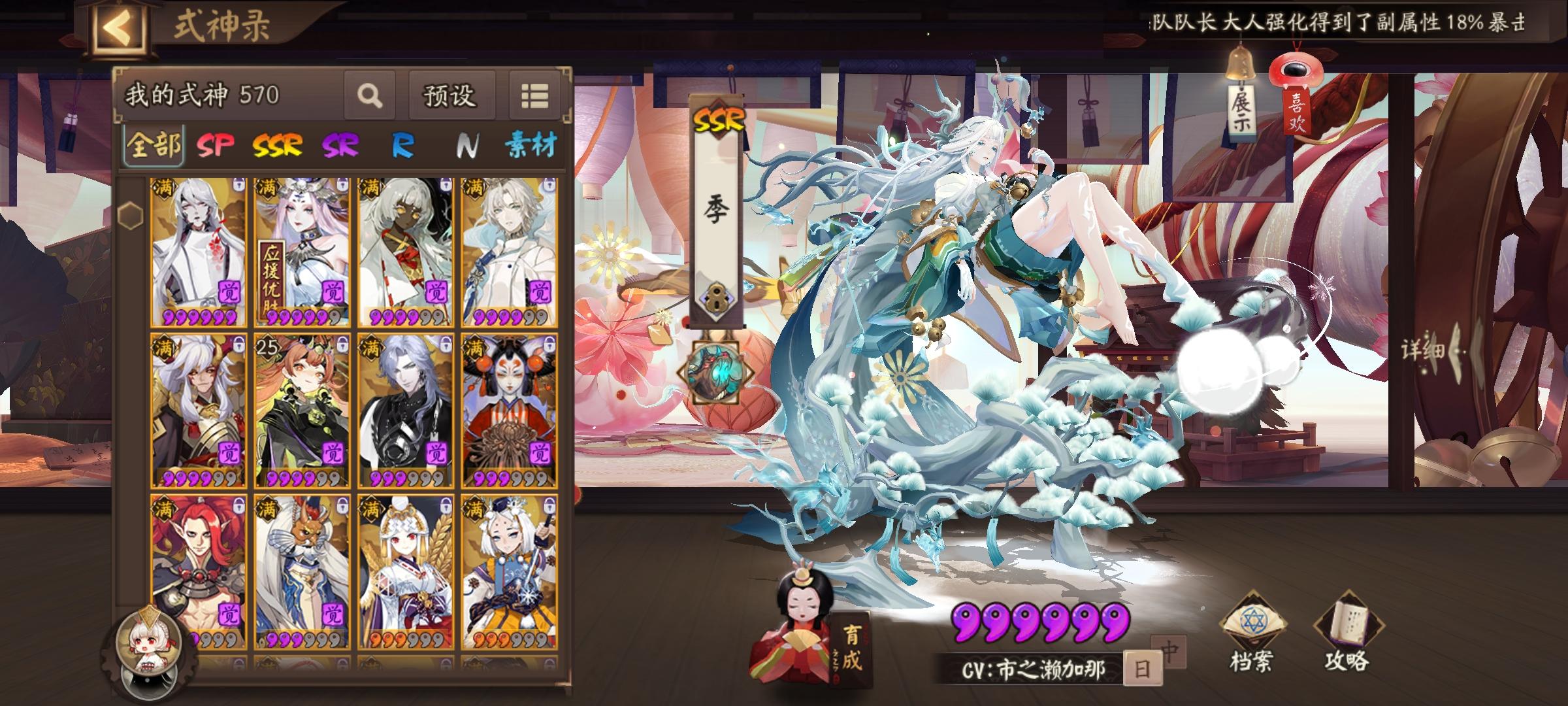Click the back arrow to leave 式神录
The image size is (1568, 706).
point(118,27)
